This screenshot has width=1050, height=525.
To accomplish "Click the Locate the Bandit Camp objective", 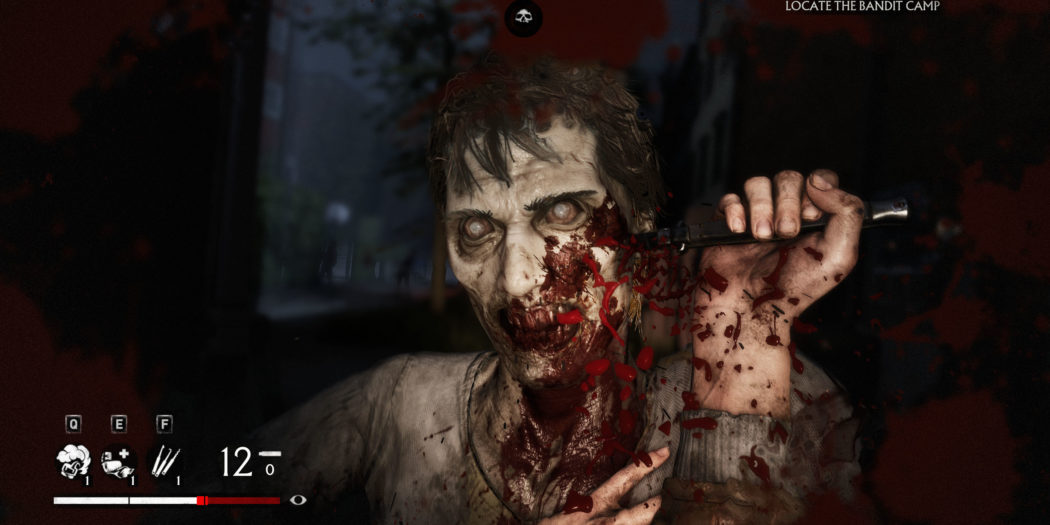I will [862, 7].
